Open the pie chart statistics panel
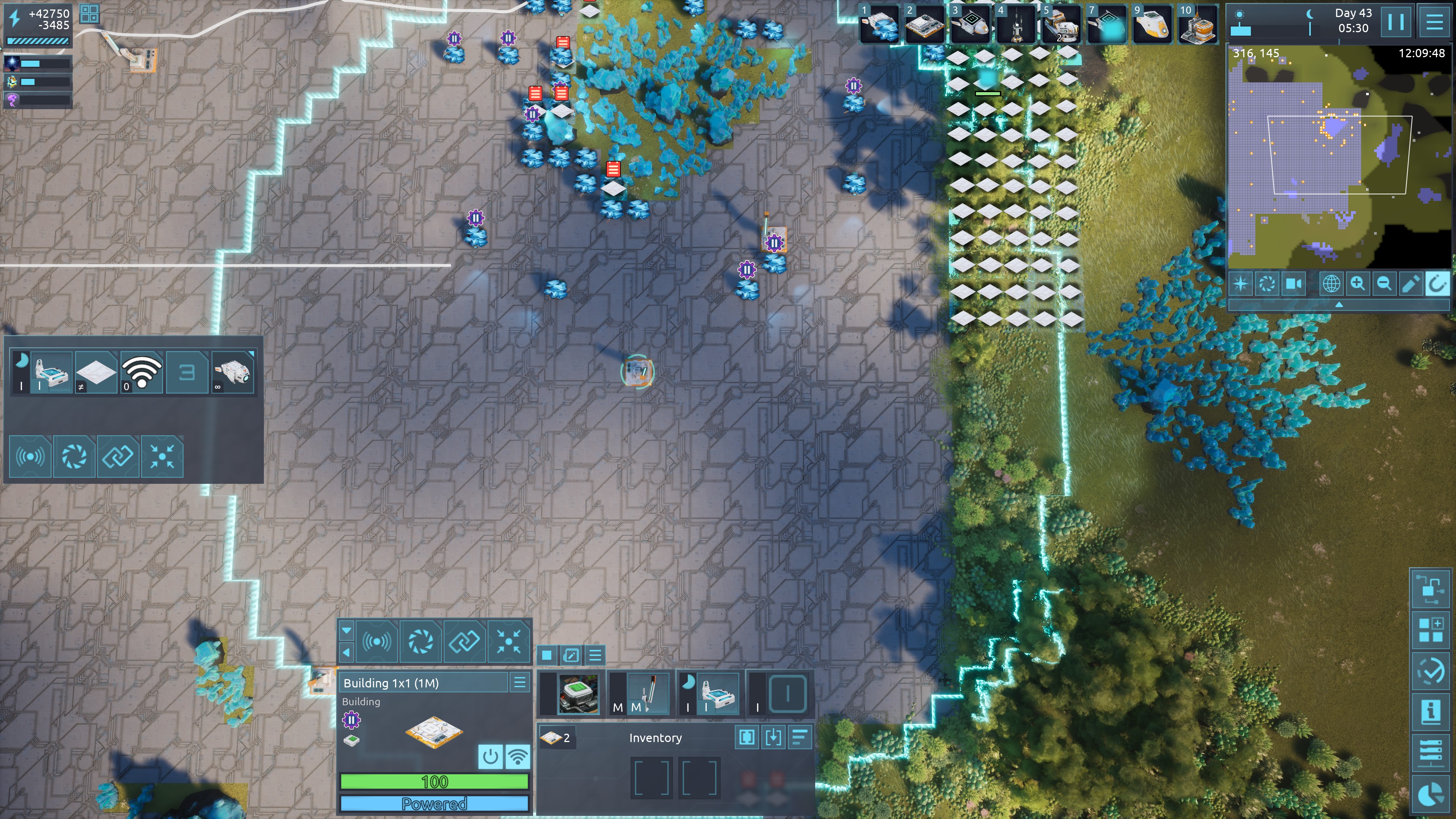The image size is (1456, 819). tap(1431, 793)
